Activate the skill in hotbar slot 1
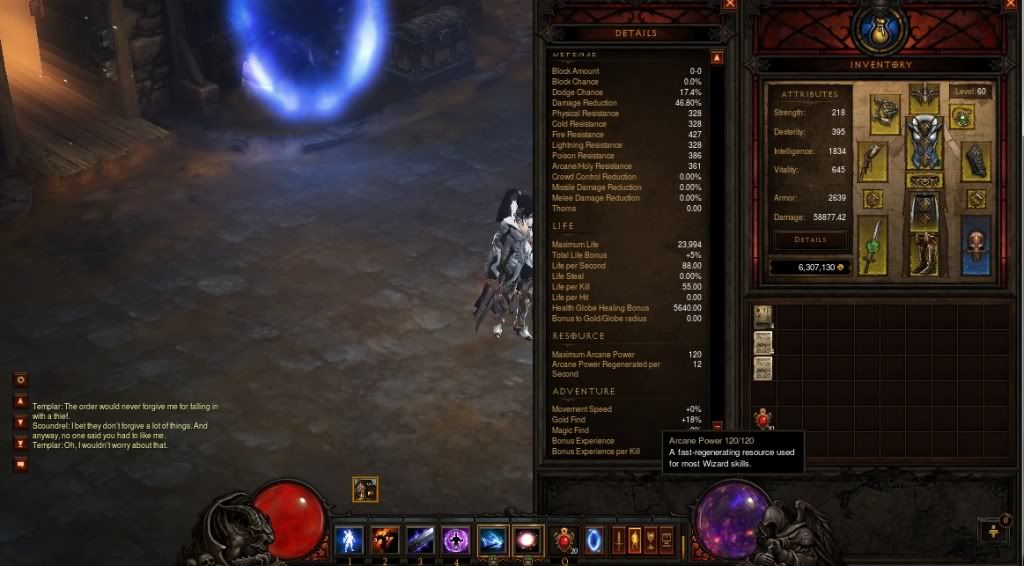The width and height of the screenshot is (1024, 566). click(349, 540)
